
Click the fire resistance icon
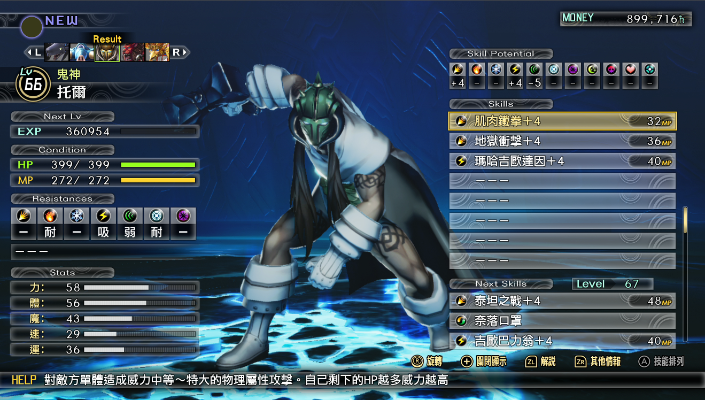point(50,215)
